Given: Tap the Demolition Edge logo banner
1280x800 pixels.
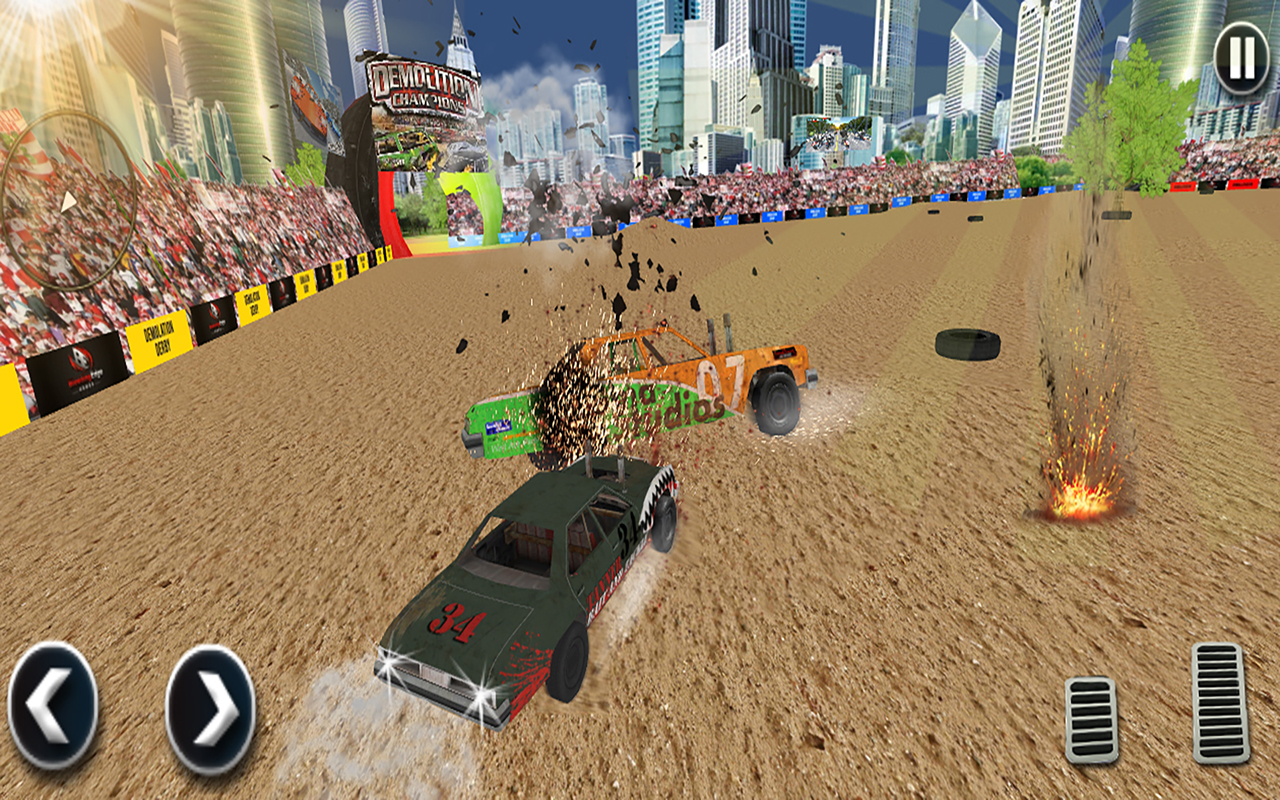Looking at the screenshot, I should [78, 372].
